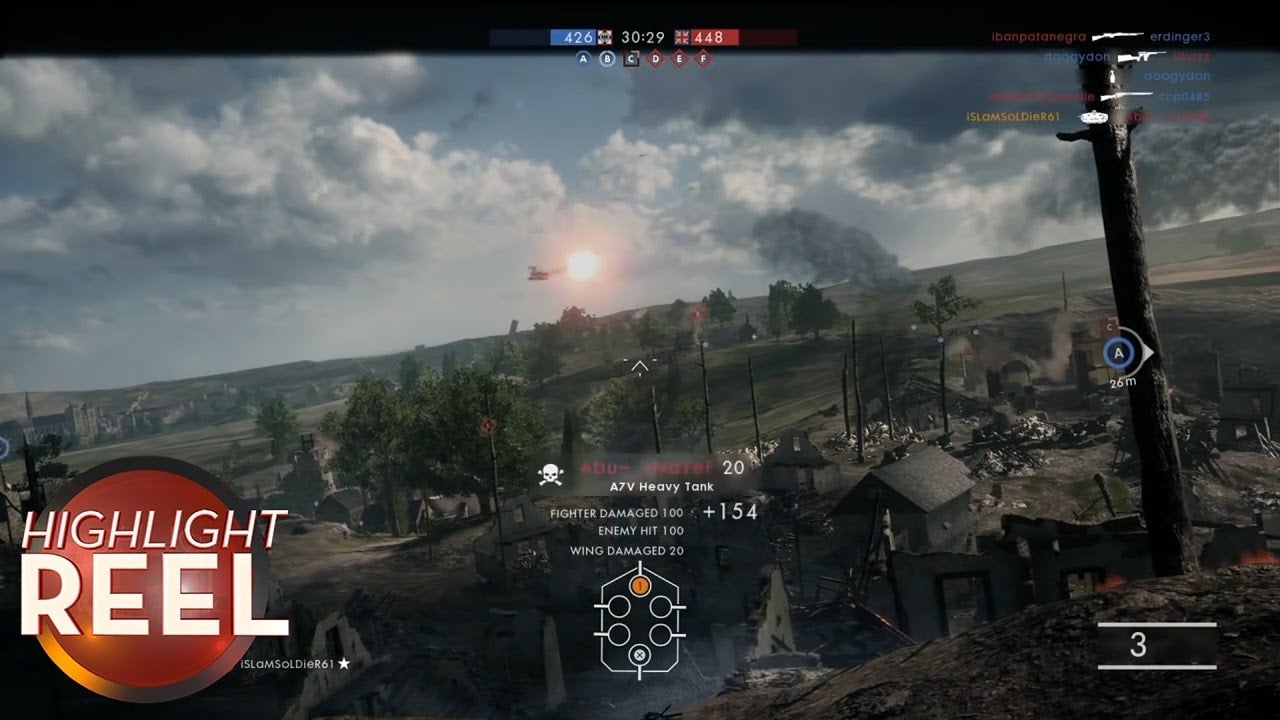Select the red objective E diamond
The width and height of the screenshot is (1280, 720).
pos(680,58)
